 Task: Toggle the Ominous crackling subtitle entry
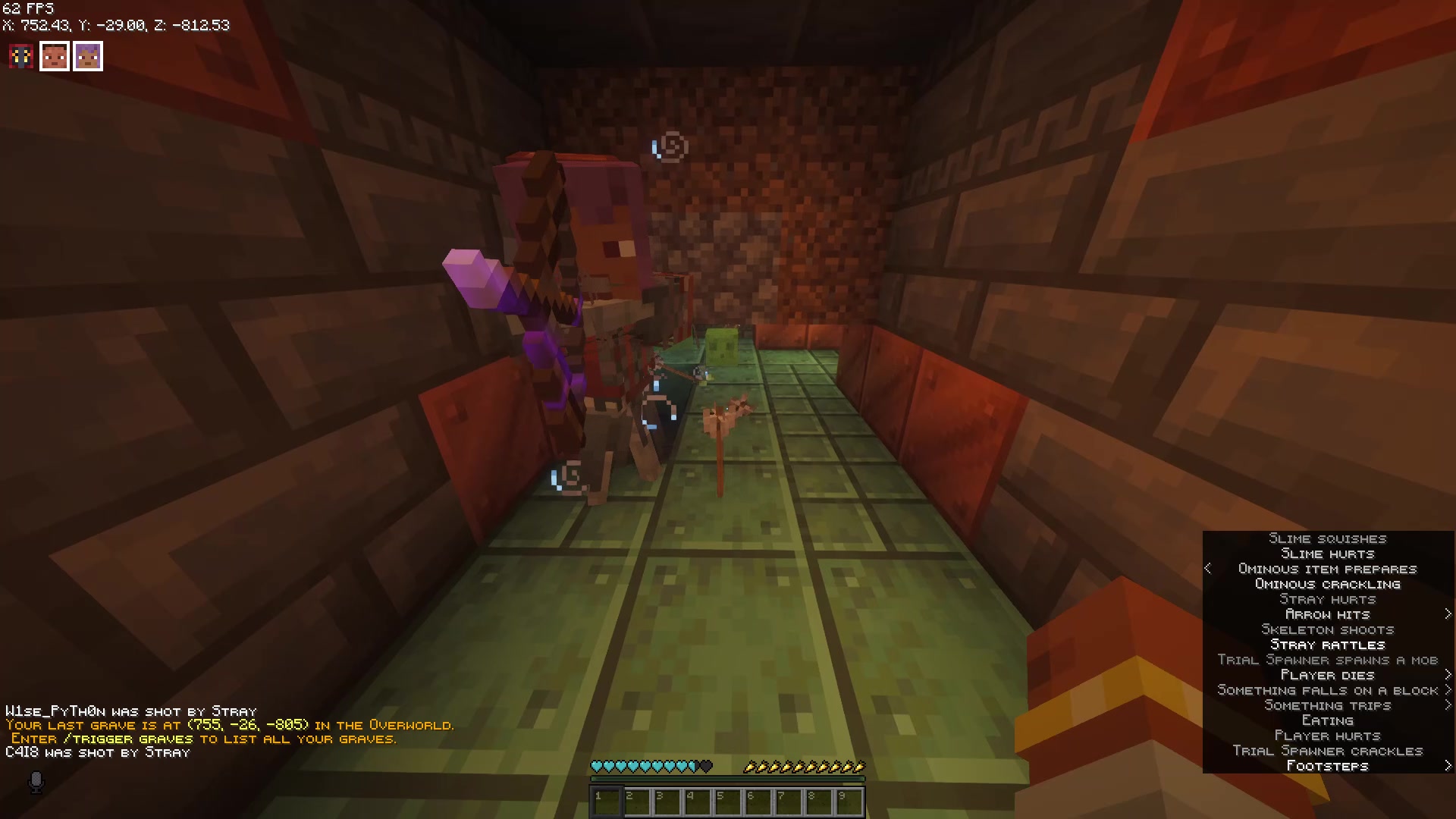click(x=1327, y=584)
